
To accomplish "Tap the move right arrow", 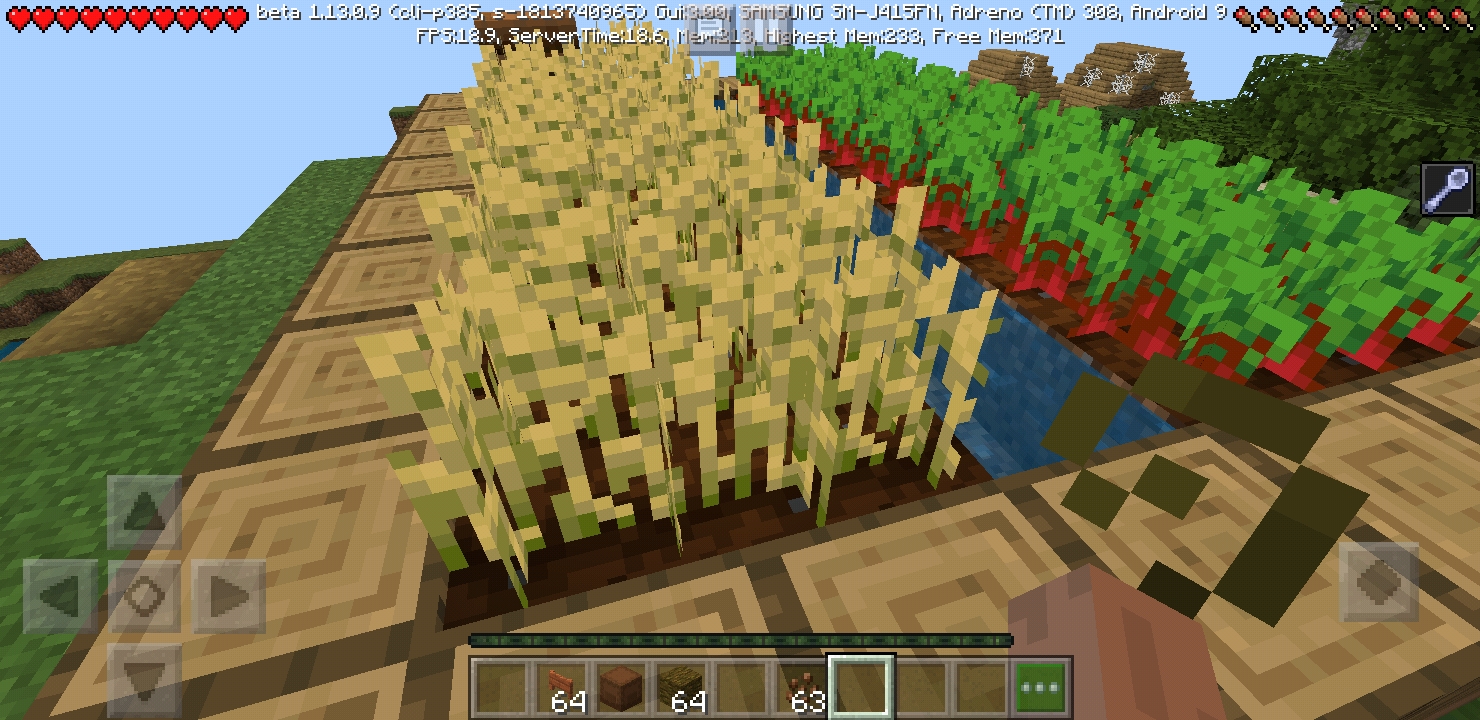I will coord(229,597).
